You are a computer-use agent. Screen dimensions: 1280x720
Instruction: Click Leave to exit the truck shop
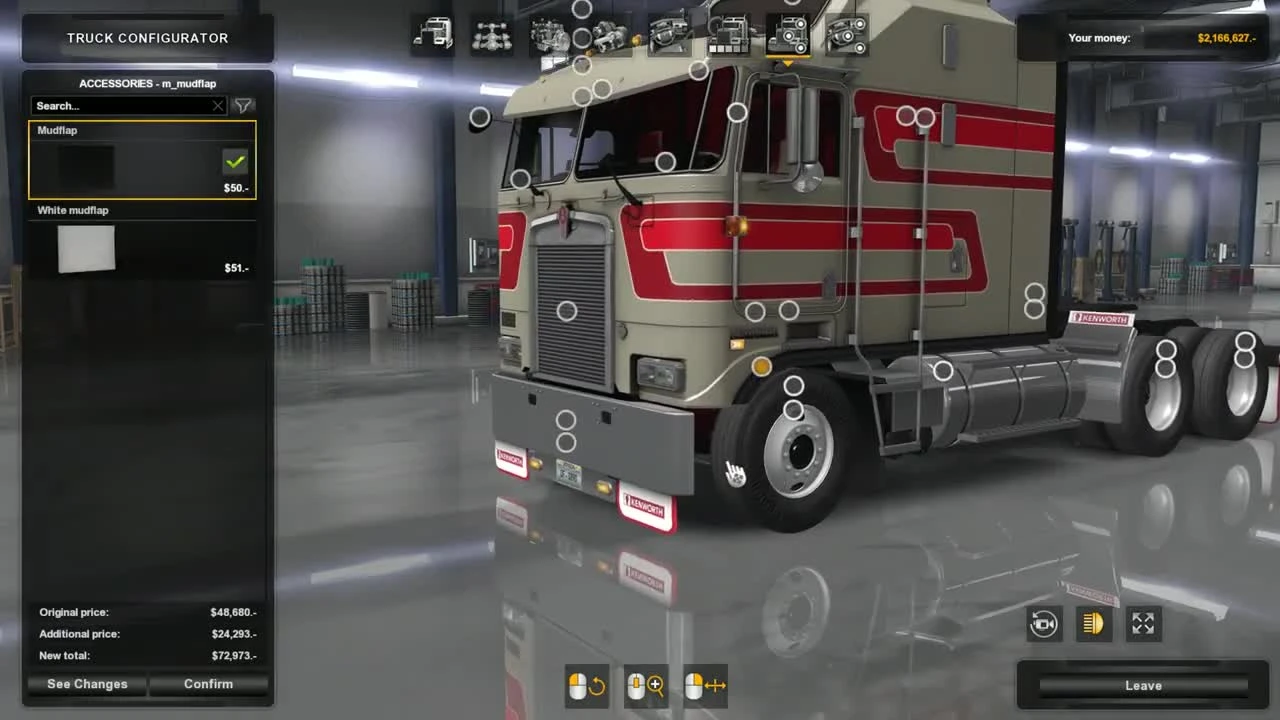coord(1143,685)
